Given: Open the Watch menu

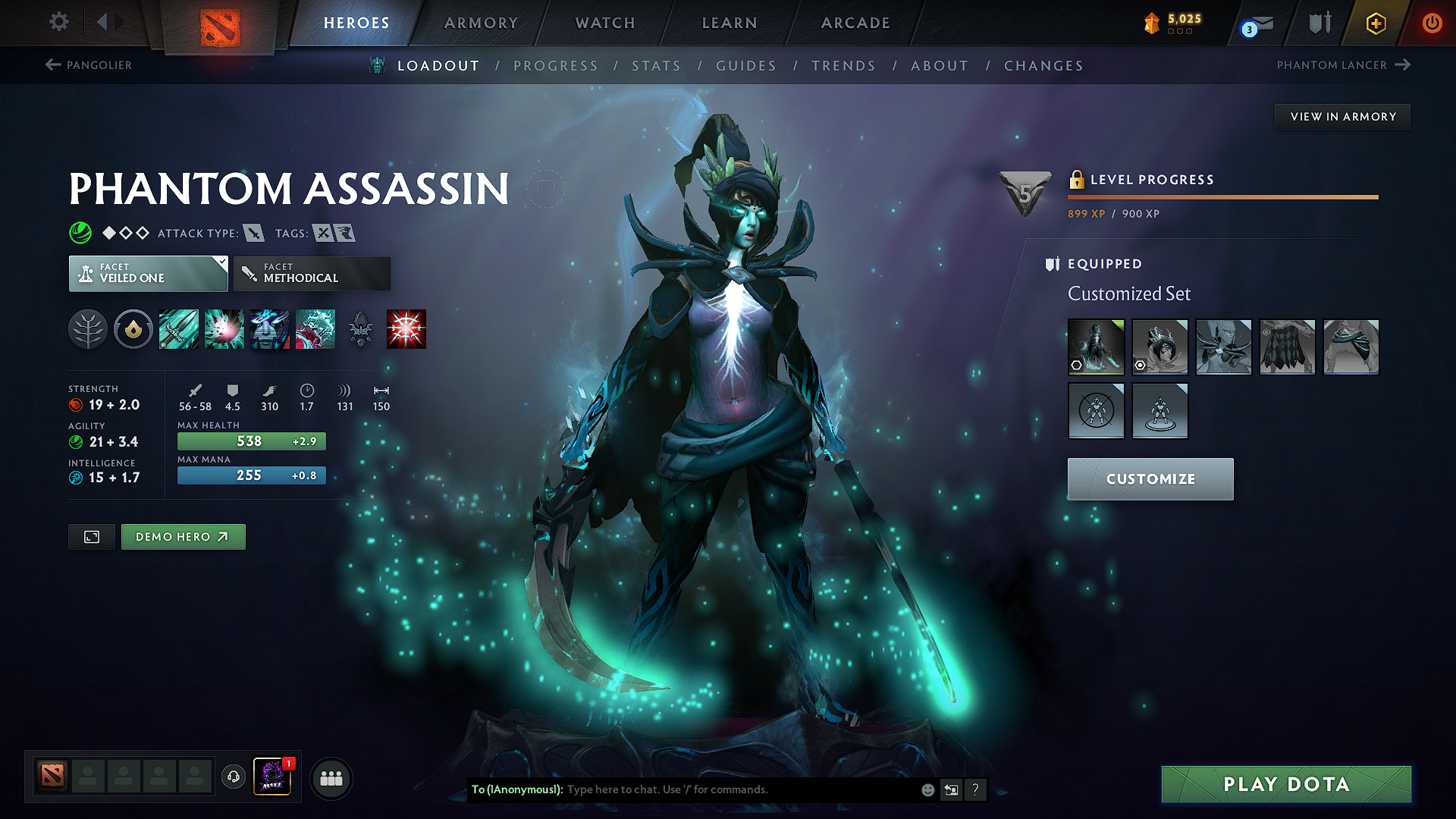Looking at the screenshot, I should (604, 23).
